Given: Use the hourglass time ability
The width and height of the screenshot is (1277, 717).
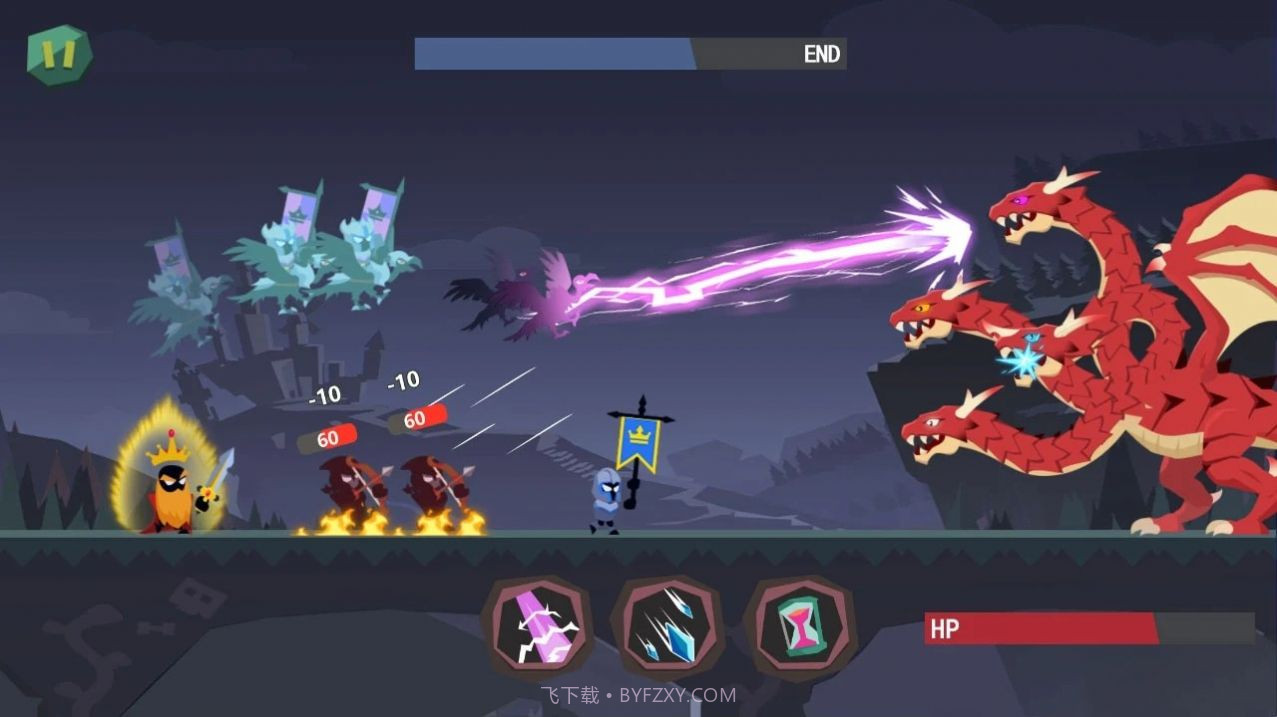Looking at the screenshot, I should coord(799,627).
